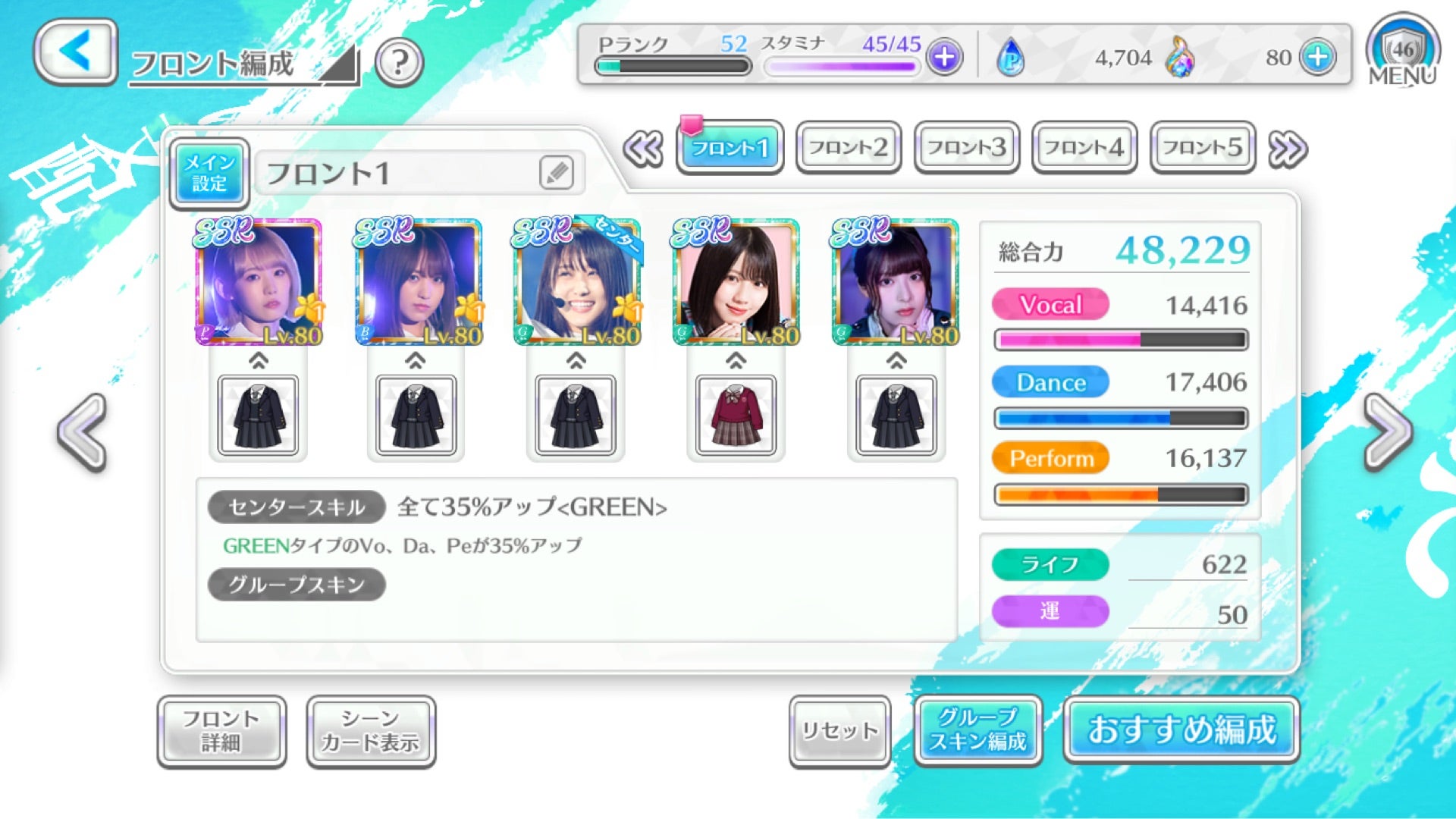This screenshot has height=819, width=1456.
Task: Add stamina with the purple plus button
Action: [944, 57]
